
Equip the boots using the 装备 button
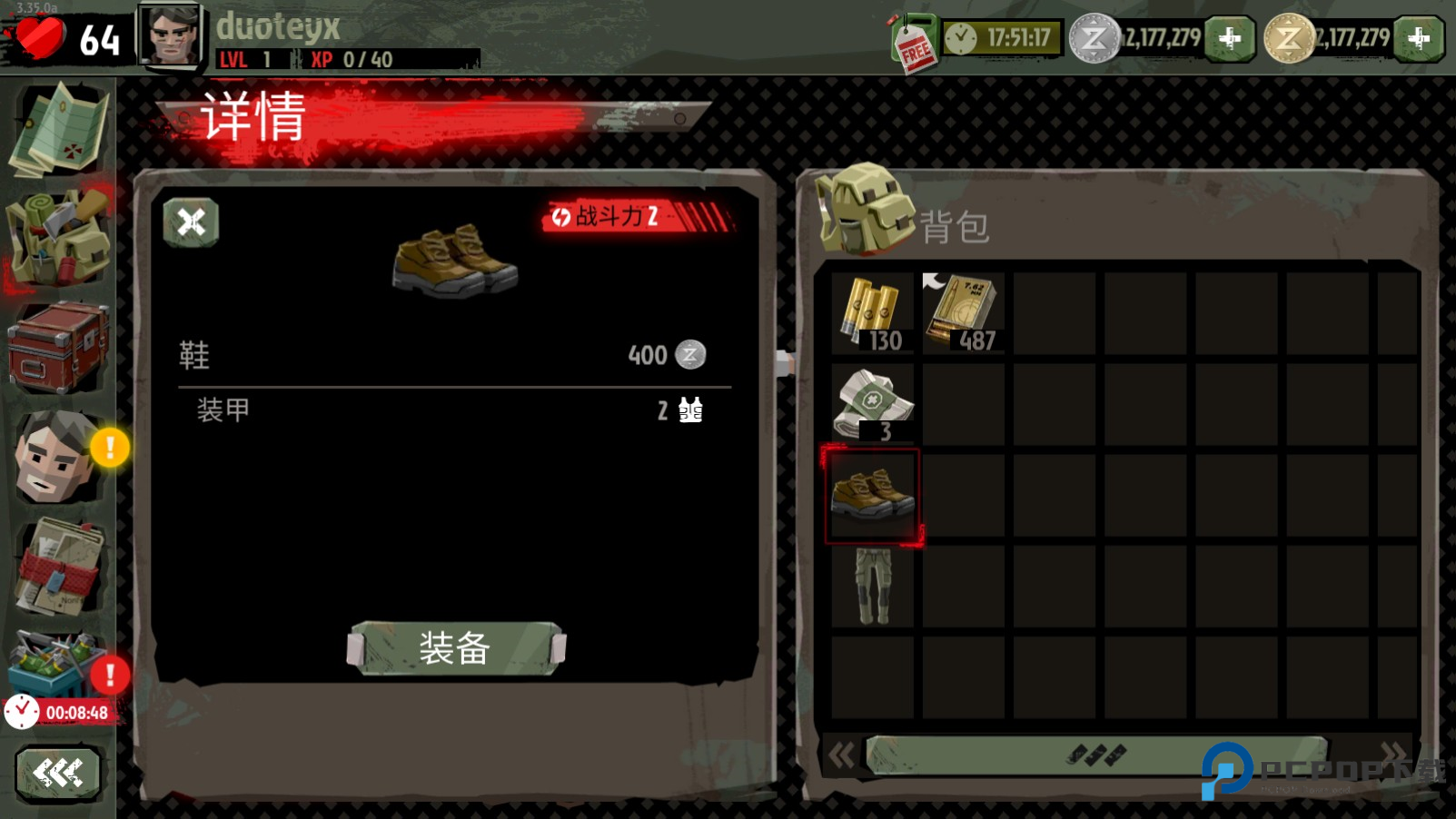coord(454,648)
